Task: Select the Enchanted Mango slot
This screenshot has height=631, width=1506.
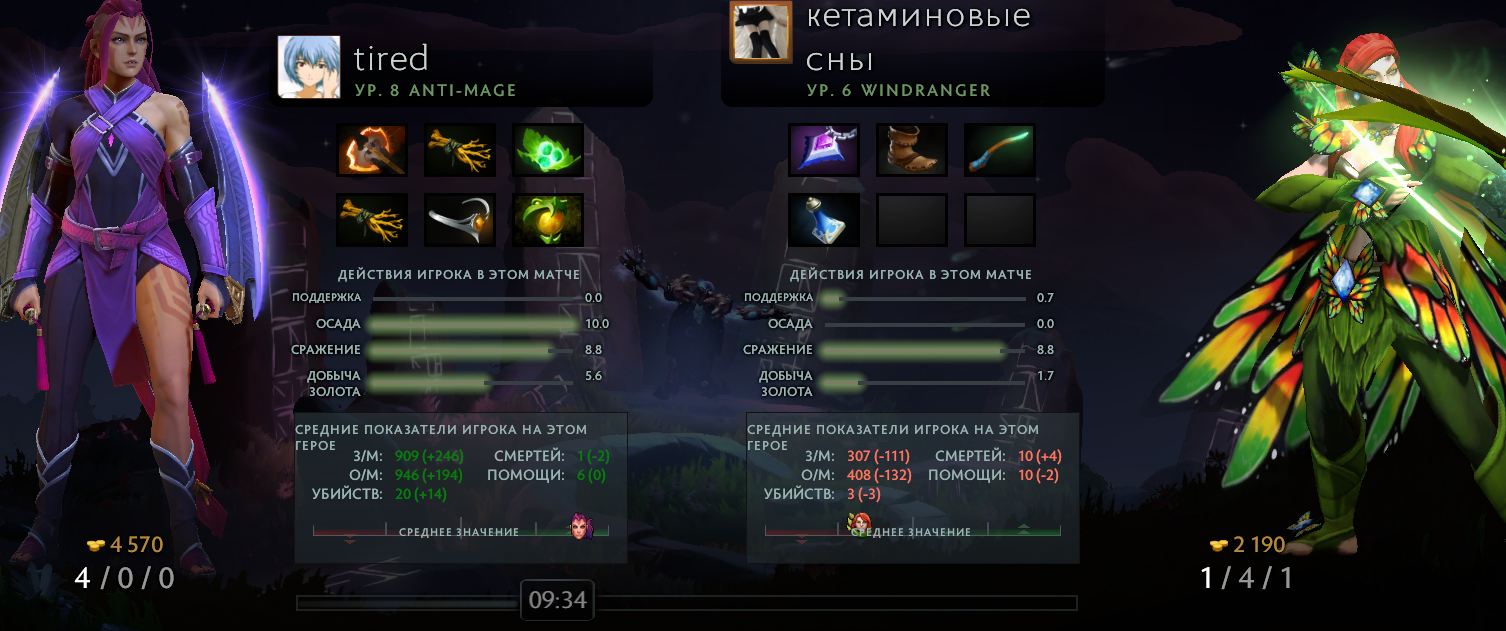Action: click(x=548, y=220)
